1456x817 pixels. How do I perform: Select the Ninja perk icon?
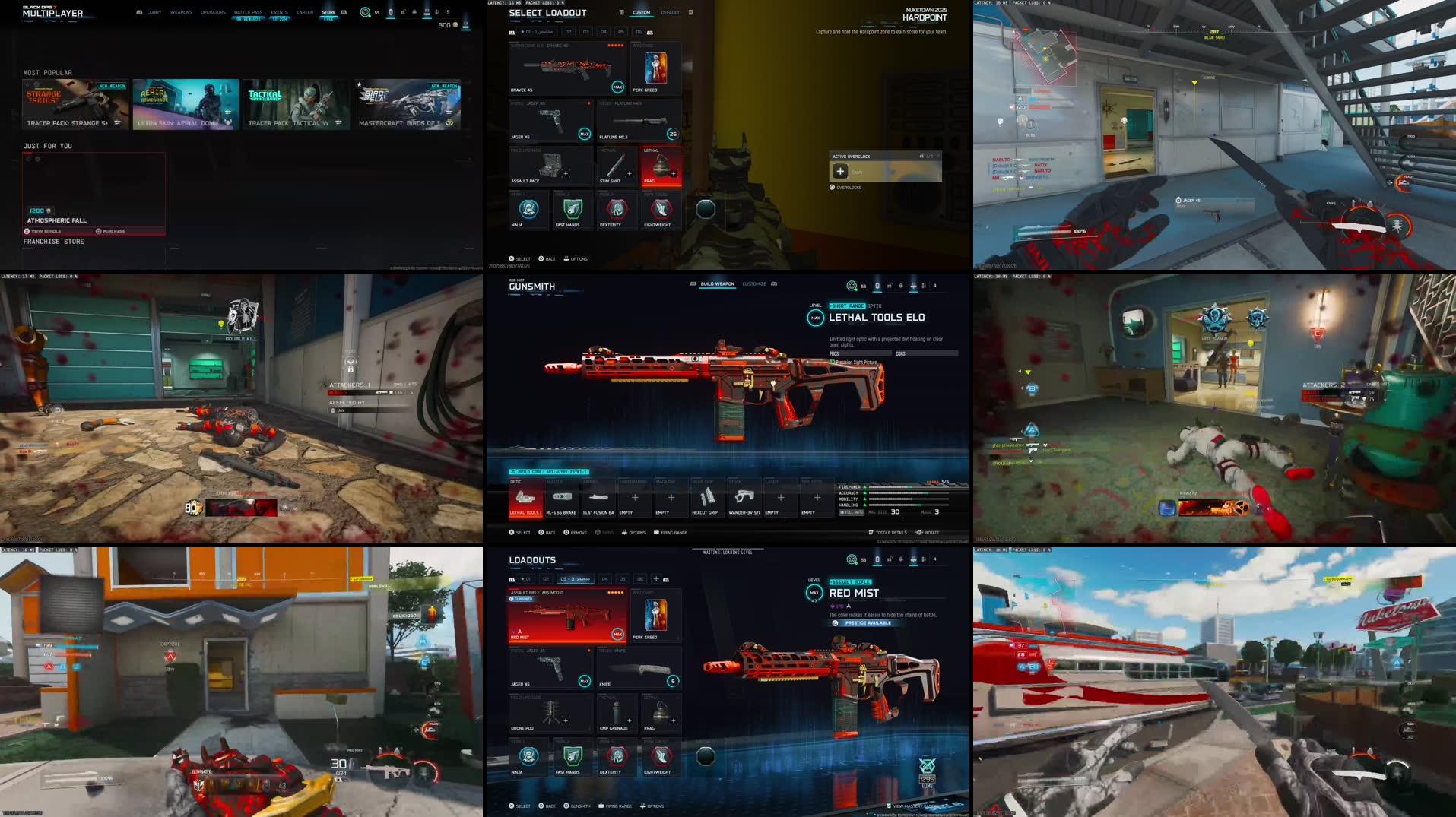528,211
